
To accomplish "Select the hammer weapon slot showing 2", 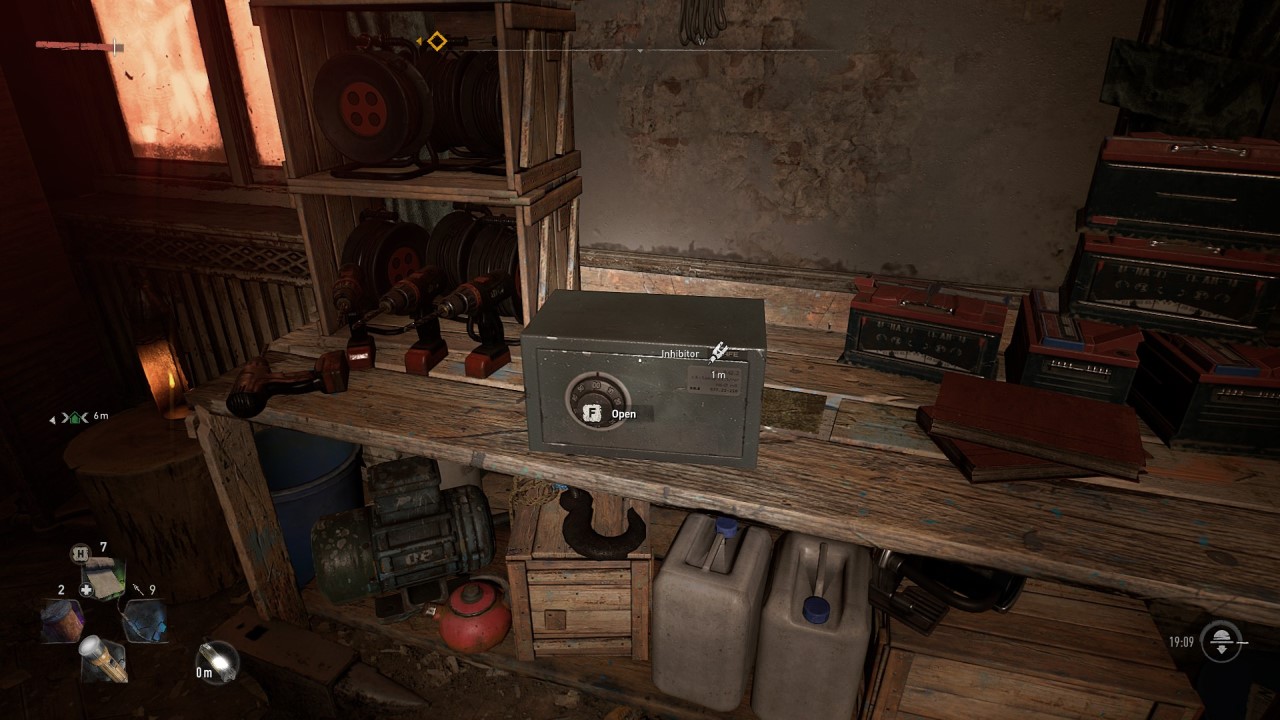I will [60, 620].
